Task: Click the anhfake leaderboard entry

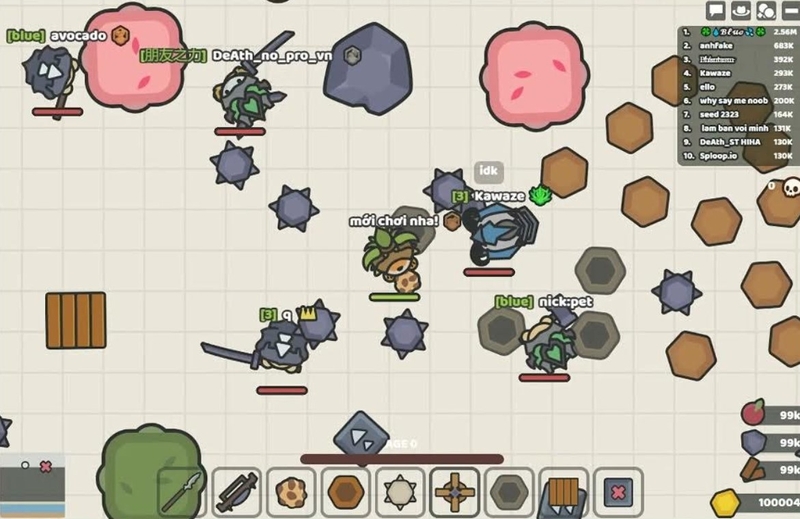Action: tap(736, 46)
